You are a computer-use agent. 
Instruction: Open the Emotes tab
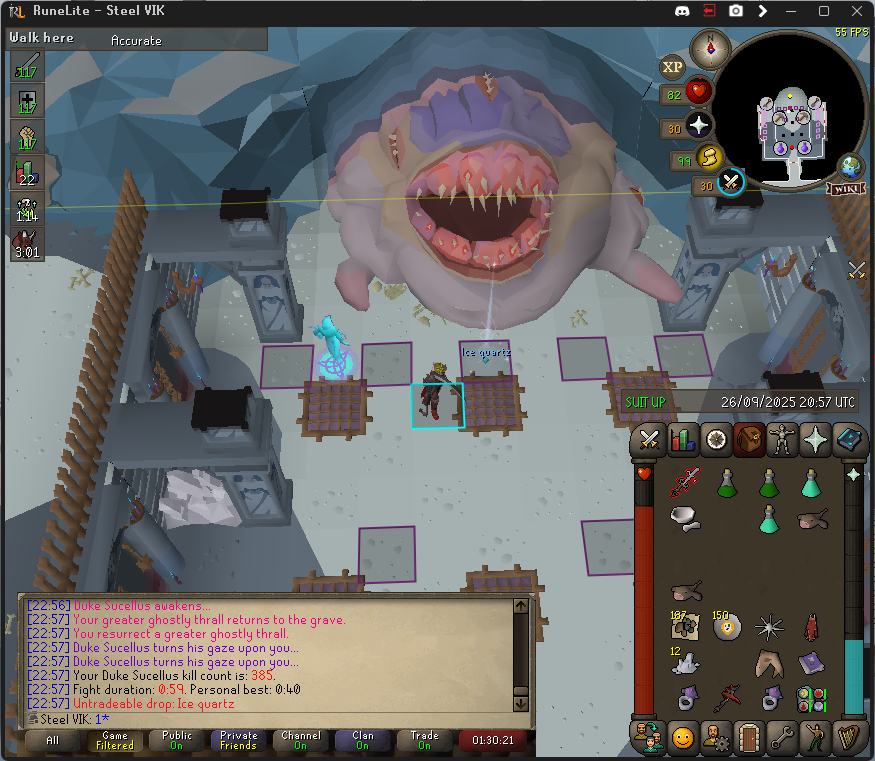(x=815, y=738)
